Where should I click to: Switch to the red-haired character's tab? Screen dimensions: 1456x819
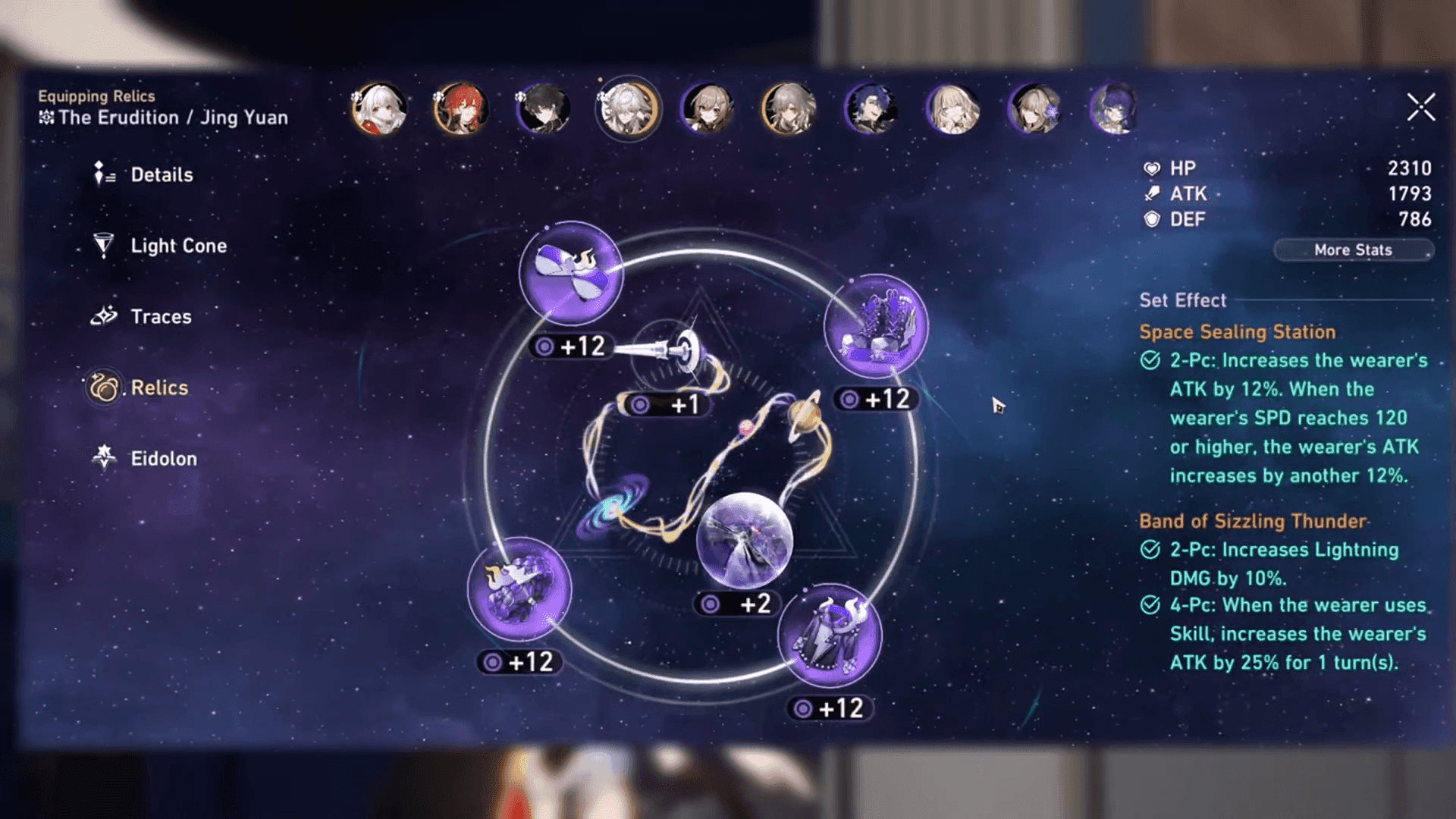pos(459,110)
